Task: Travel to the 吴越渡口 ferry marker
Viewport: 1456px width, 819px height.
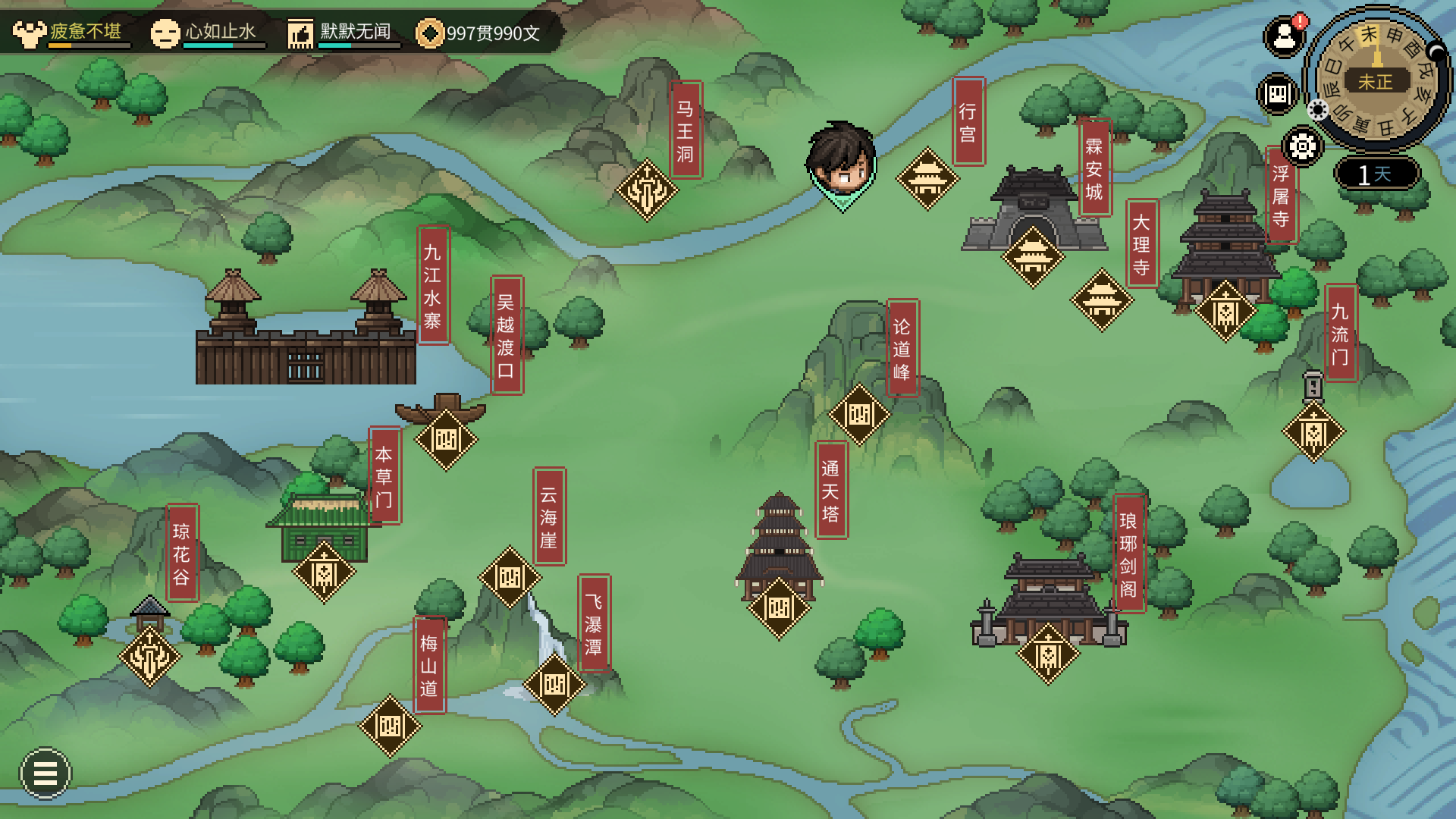Action: (446, 439)
